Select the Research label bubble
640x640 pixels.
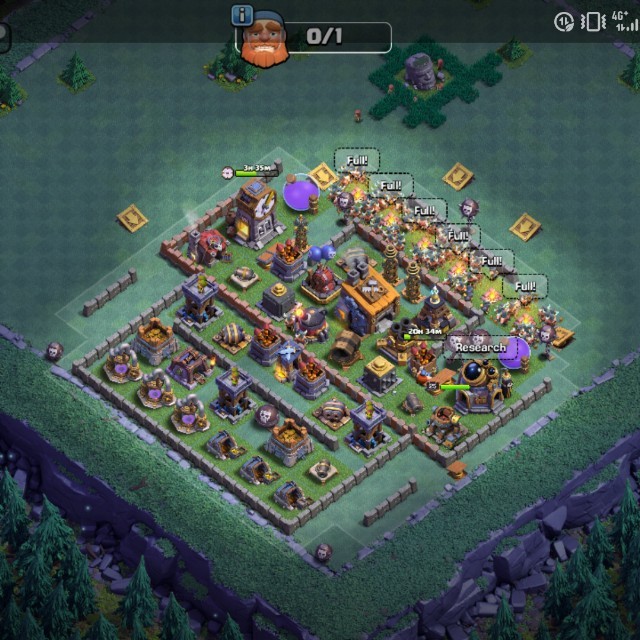point(481,348)
